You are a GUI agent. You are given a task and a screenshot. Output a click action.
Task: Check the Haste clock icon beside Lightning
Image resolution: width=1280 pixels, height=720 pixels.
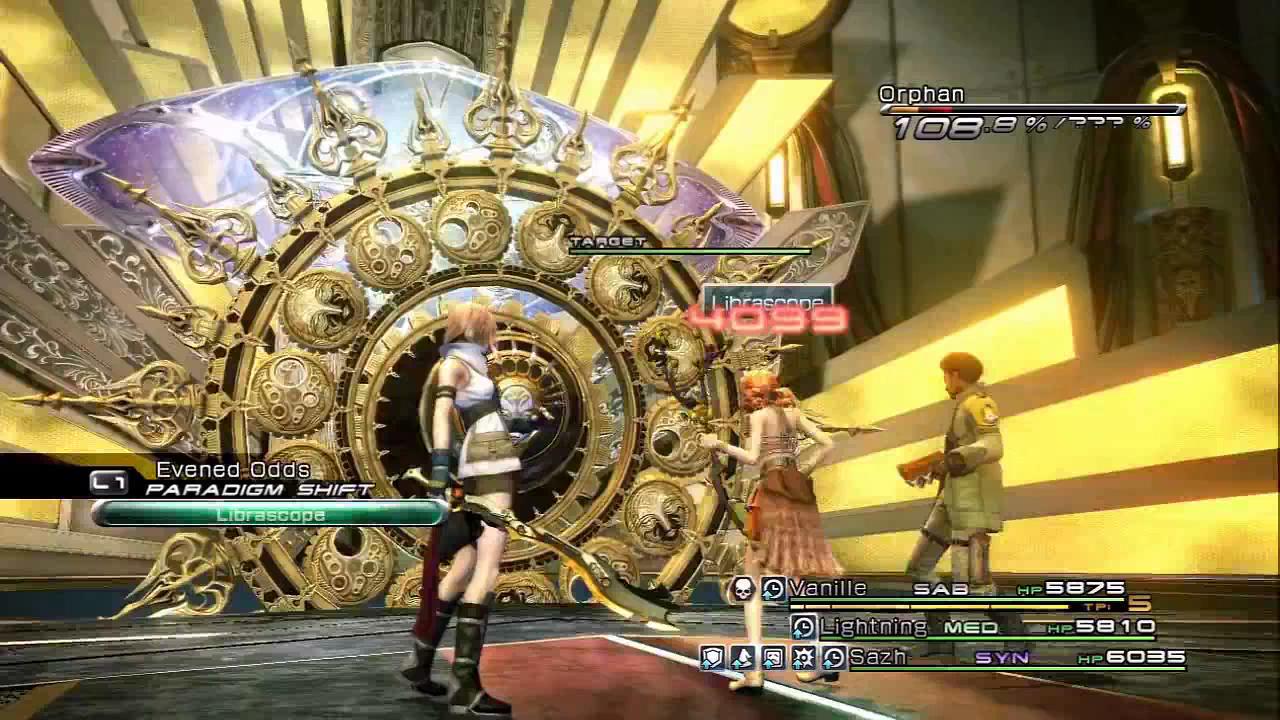pos(803,627)
